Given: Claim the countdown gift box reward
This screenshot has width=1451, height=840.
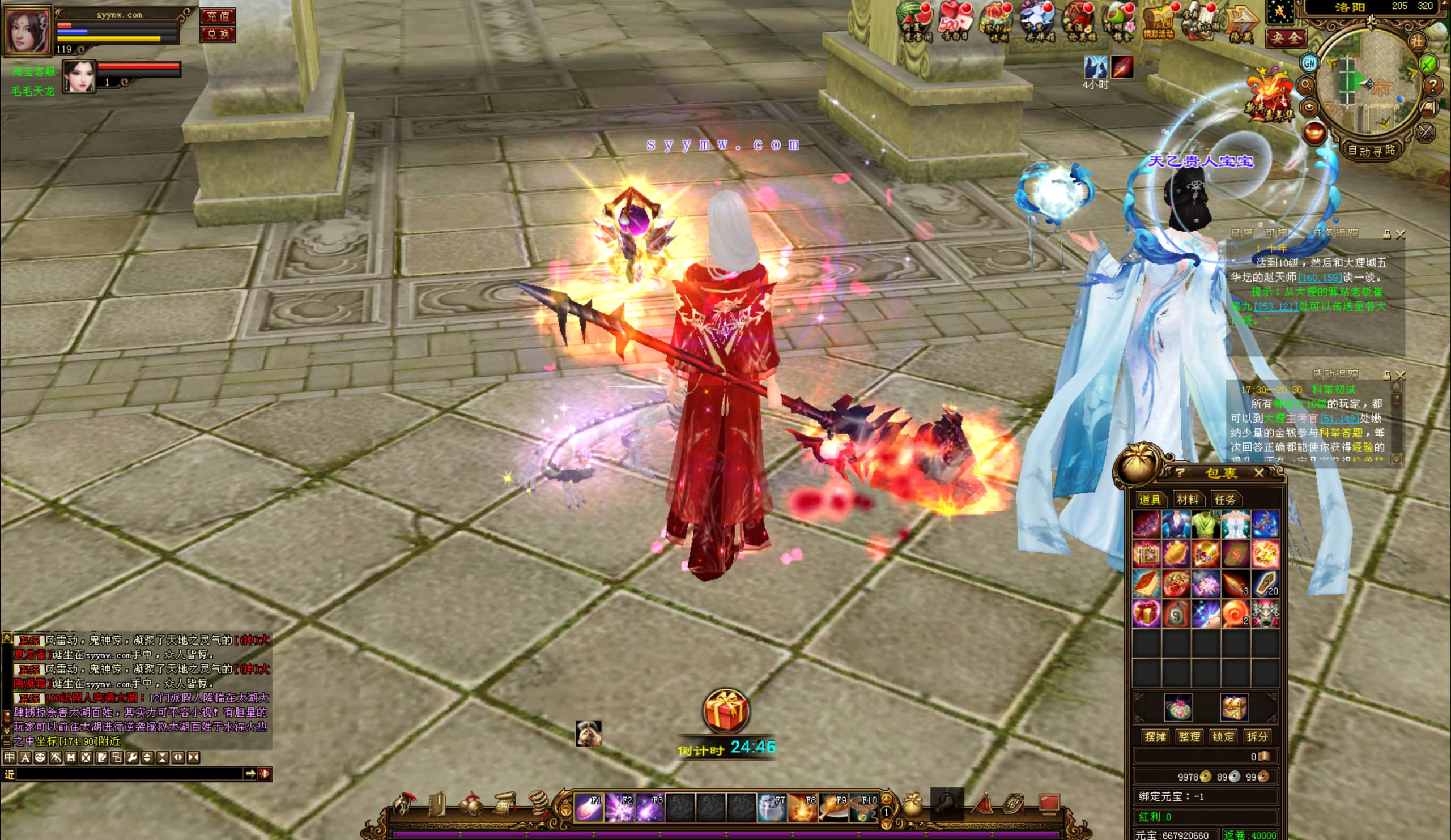Looking at the screenshot, I should [x=725, y=711].
